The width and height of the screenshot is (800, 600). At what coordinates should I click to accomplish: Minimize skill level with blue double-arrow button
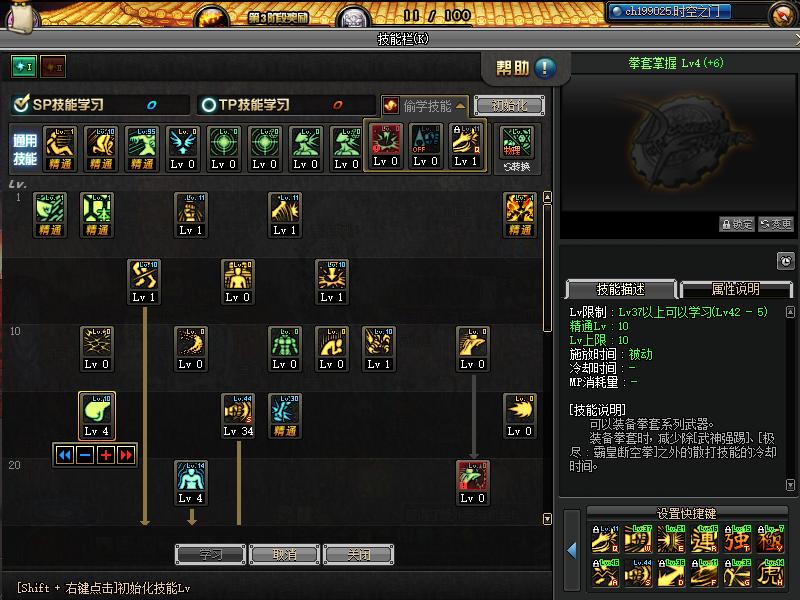65,455
